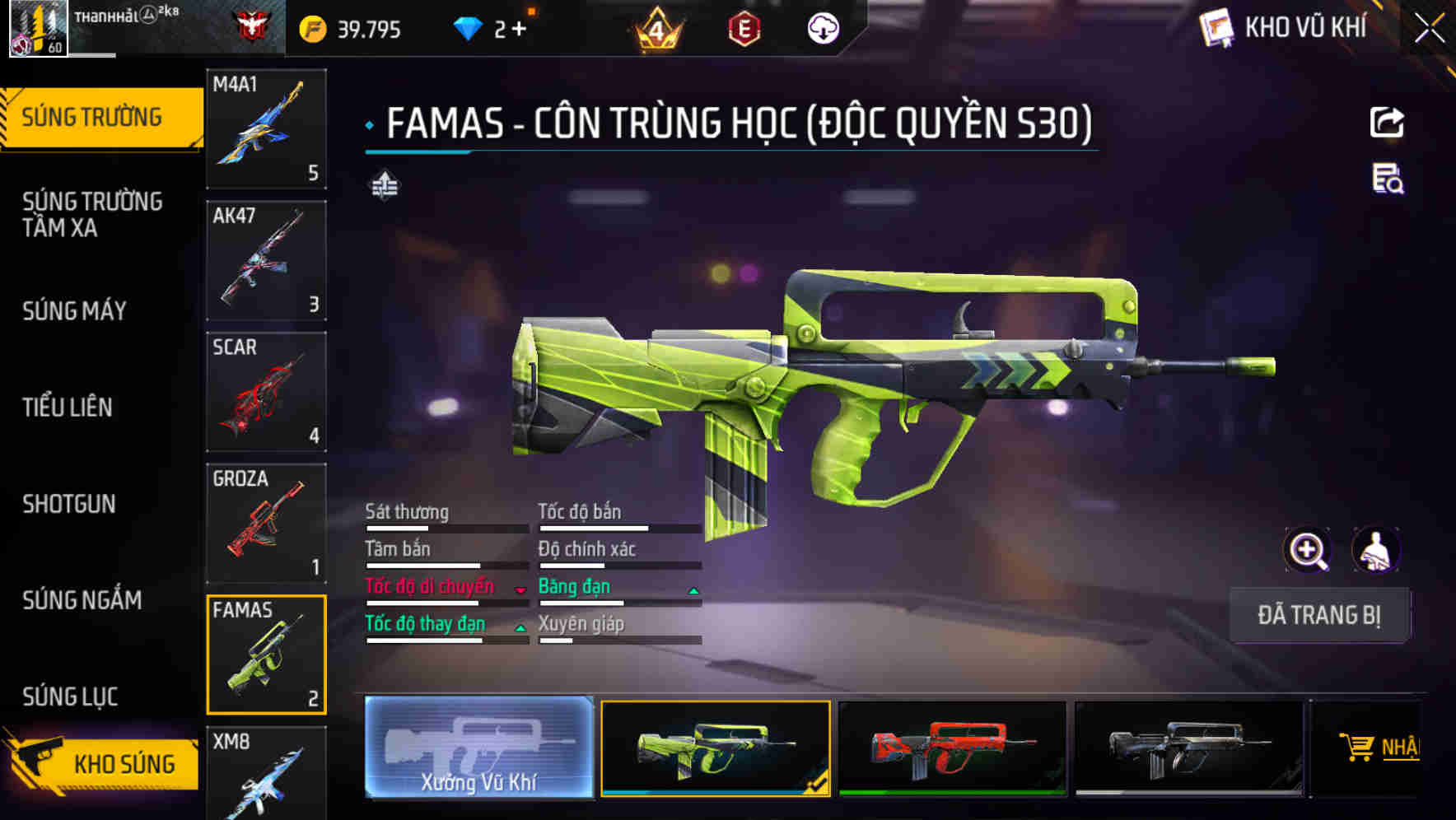Switch to the Súng Trường Tầm Xa category
The width and height of the screenshot is (1456, 820).
pos(92,214)
